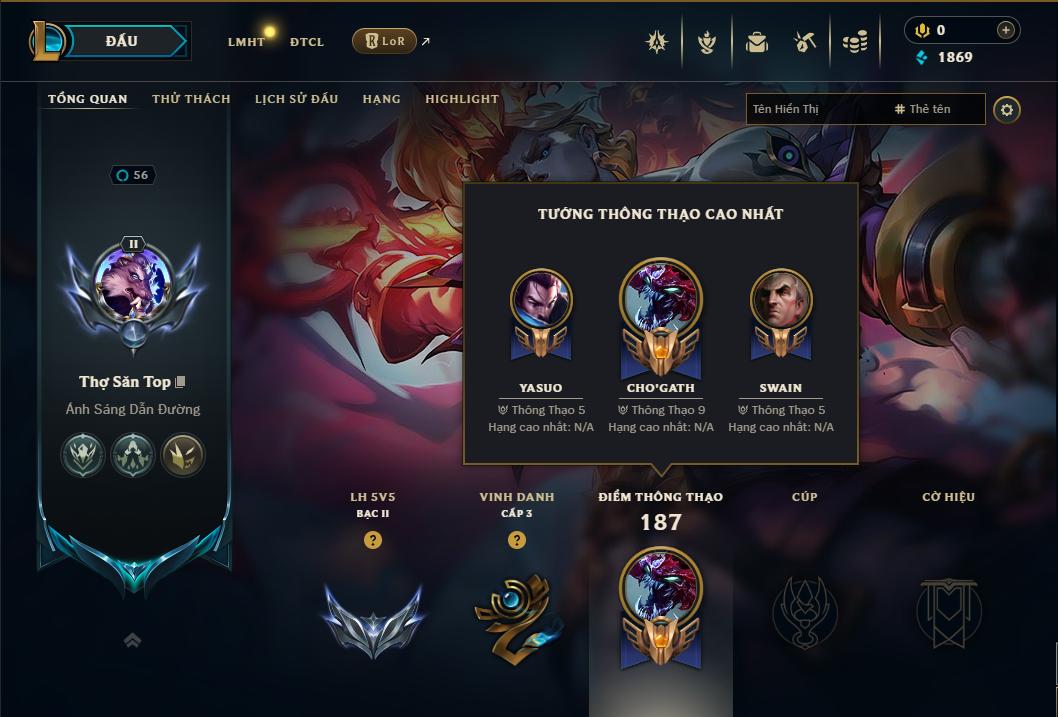Switch to the ĐTCL game tab
This screenshot has height=717, width=1058.
click(x=306, y=42)
